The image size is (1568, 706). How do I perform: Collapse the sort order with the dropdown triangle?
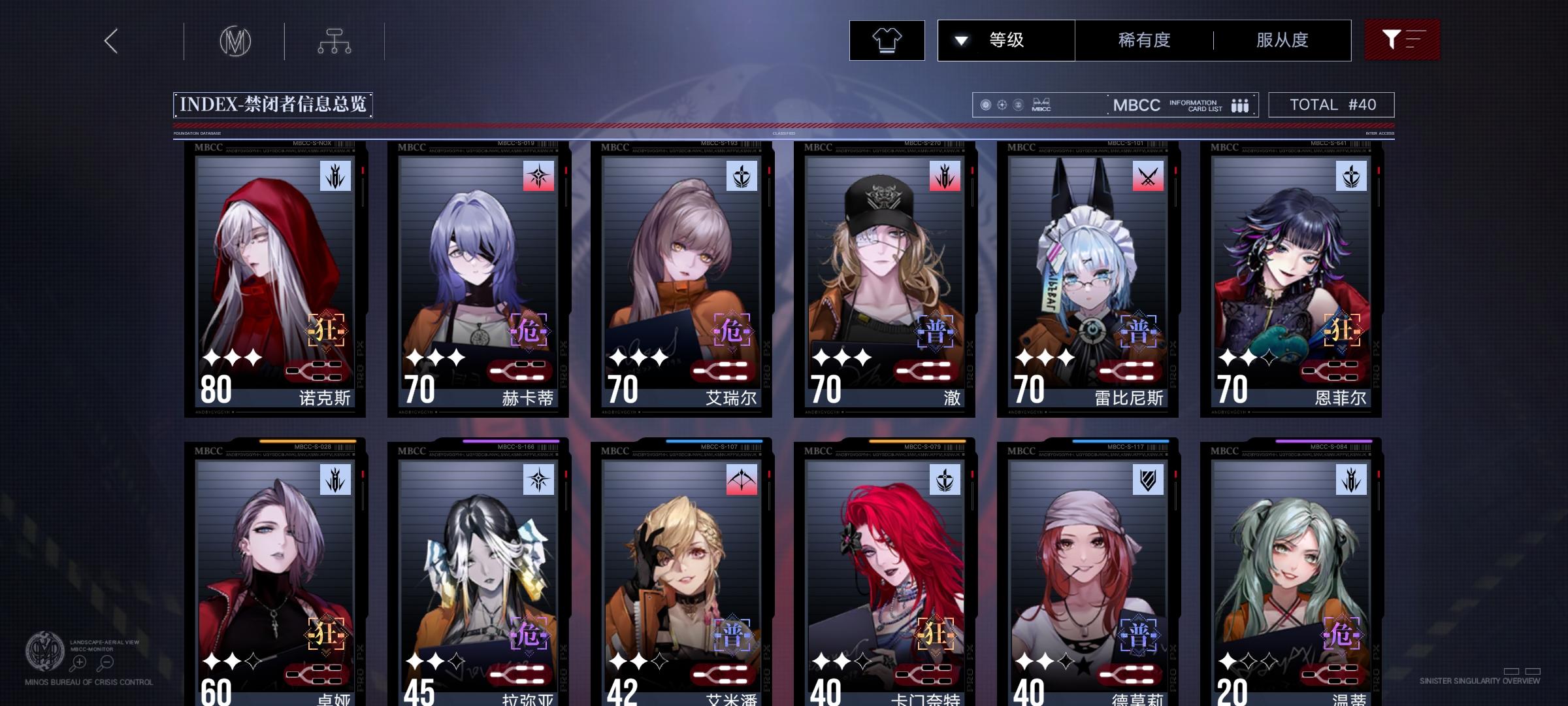coord(960,40)
